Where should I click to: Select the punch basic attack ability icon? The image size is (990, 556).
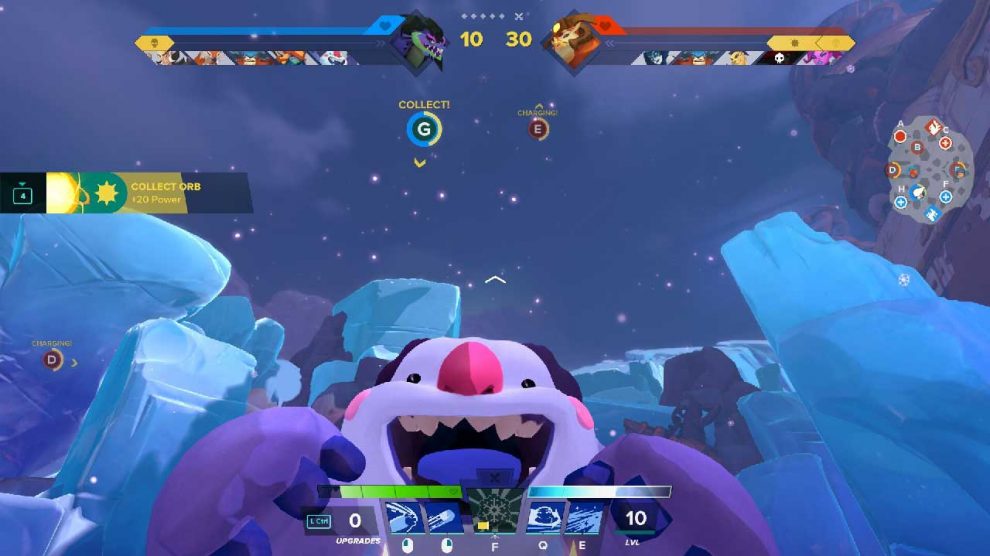(402, 518)
